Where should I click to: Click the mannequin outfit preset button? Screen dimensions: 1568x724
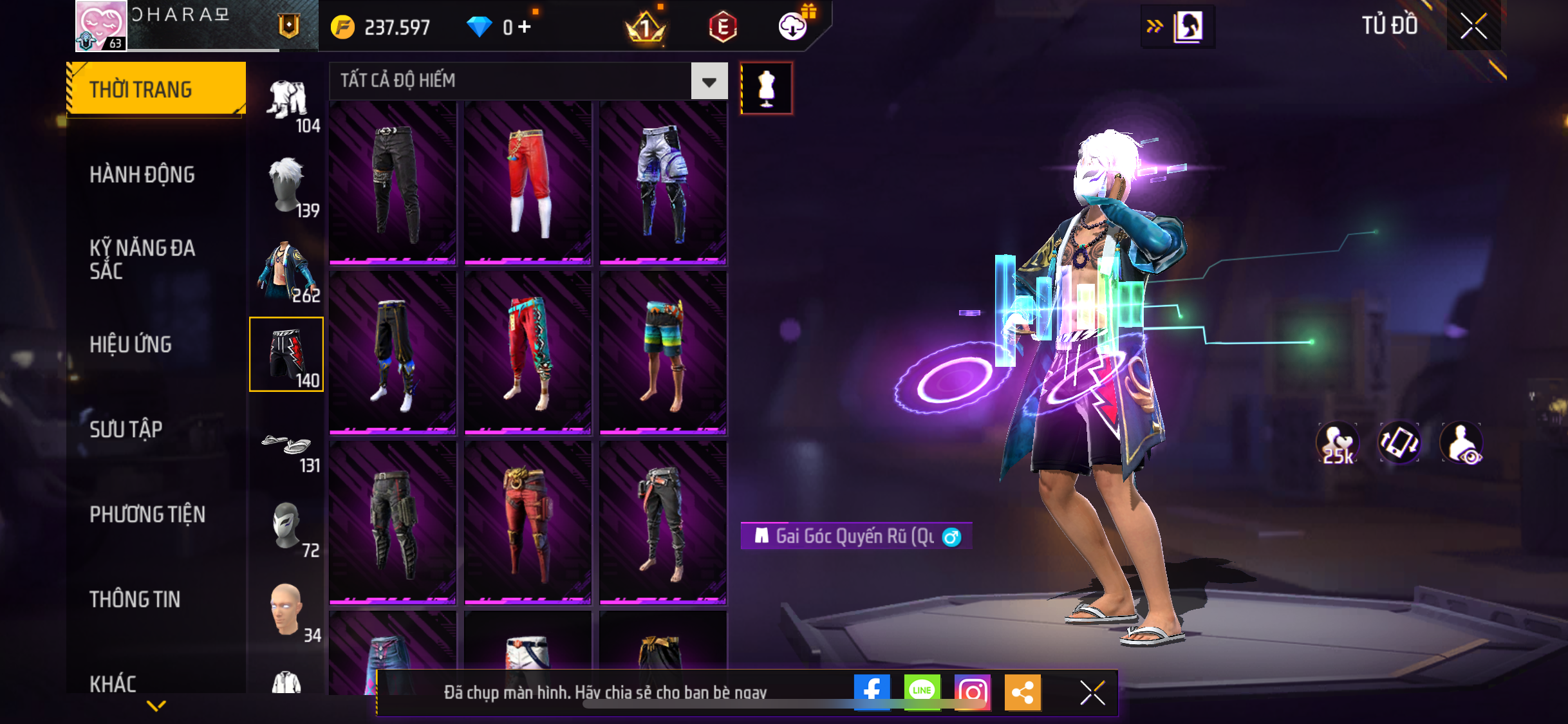[766, 88]
